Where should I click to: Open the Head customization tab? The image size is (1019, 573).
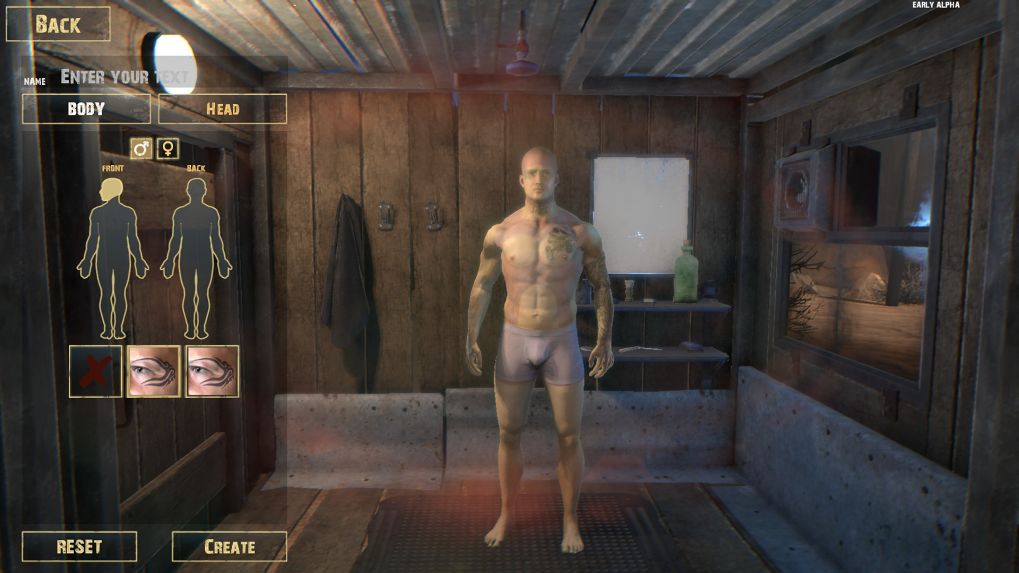point(222,109)
